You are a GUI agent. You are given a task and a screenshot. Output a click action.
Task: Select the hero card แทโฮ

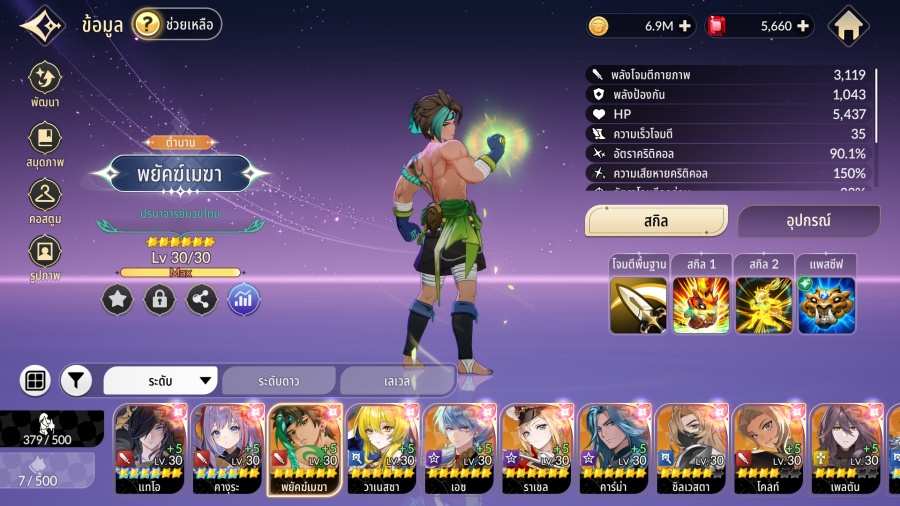150,449
